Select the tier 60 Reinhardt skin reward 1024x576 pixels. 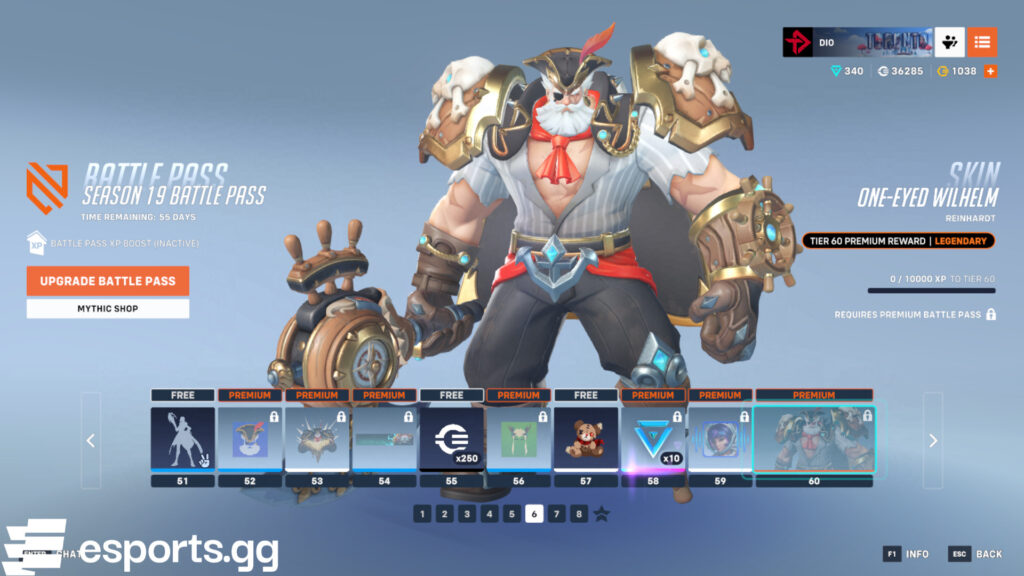pyautogui.click(x=814, y=438)
